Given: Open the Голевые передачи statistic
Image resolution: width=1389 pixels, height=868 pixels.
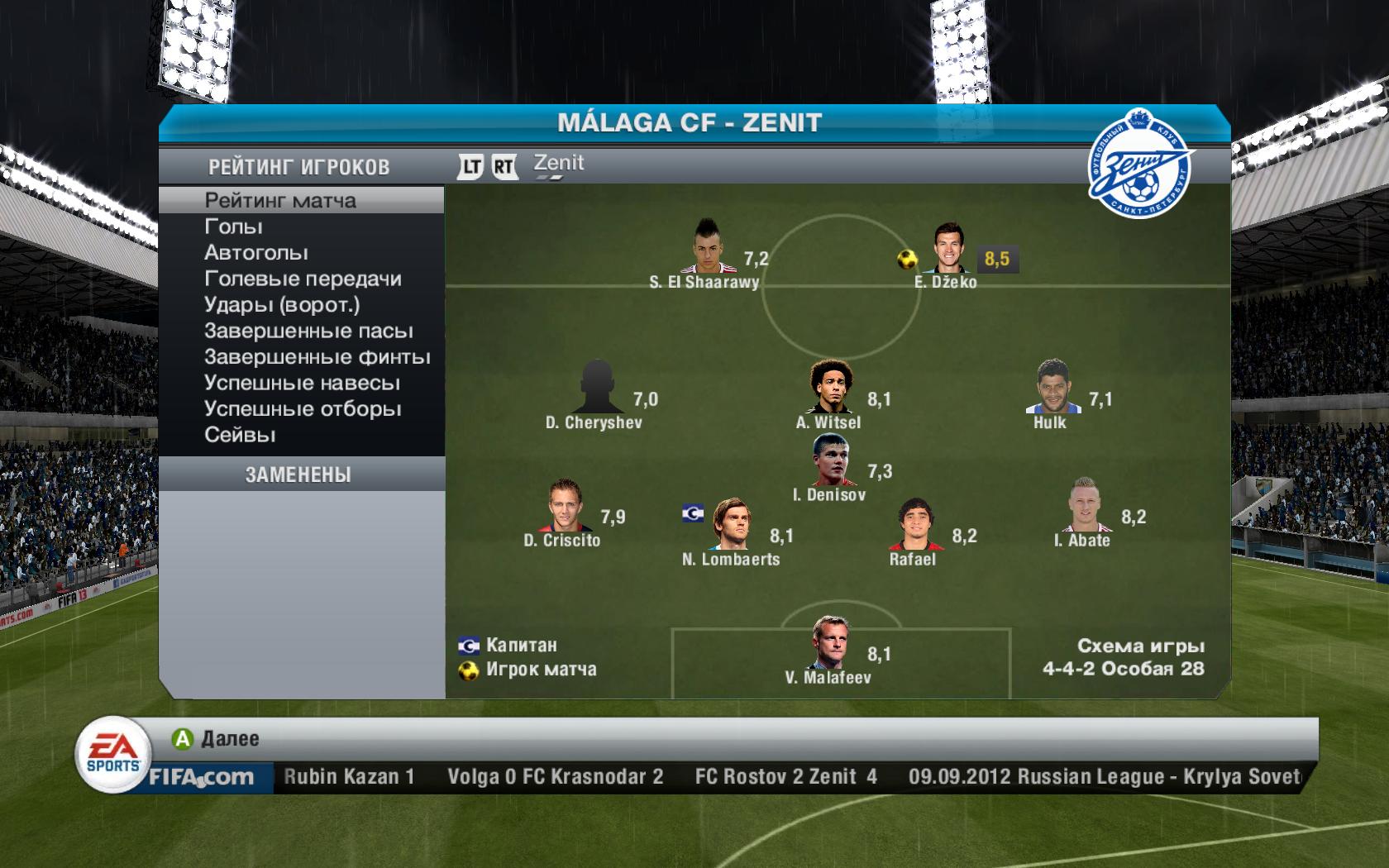Looking at the screenshot, I should tap(303, 279).
